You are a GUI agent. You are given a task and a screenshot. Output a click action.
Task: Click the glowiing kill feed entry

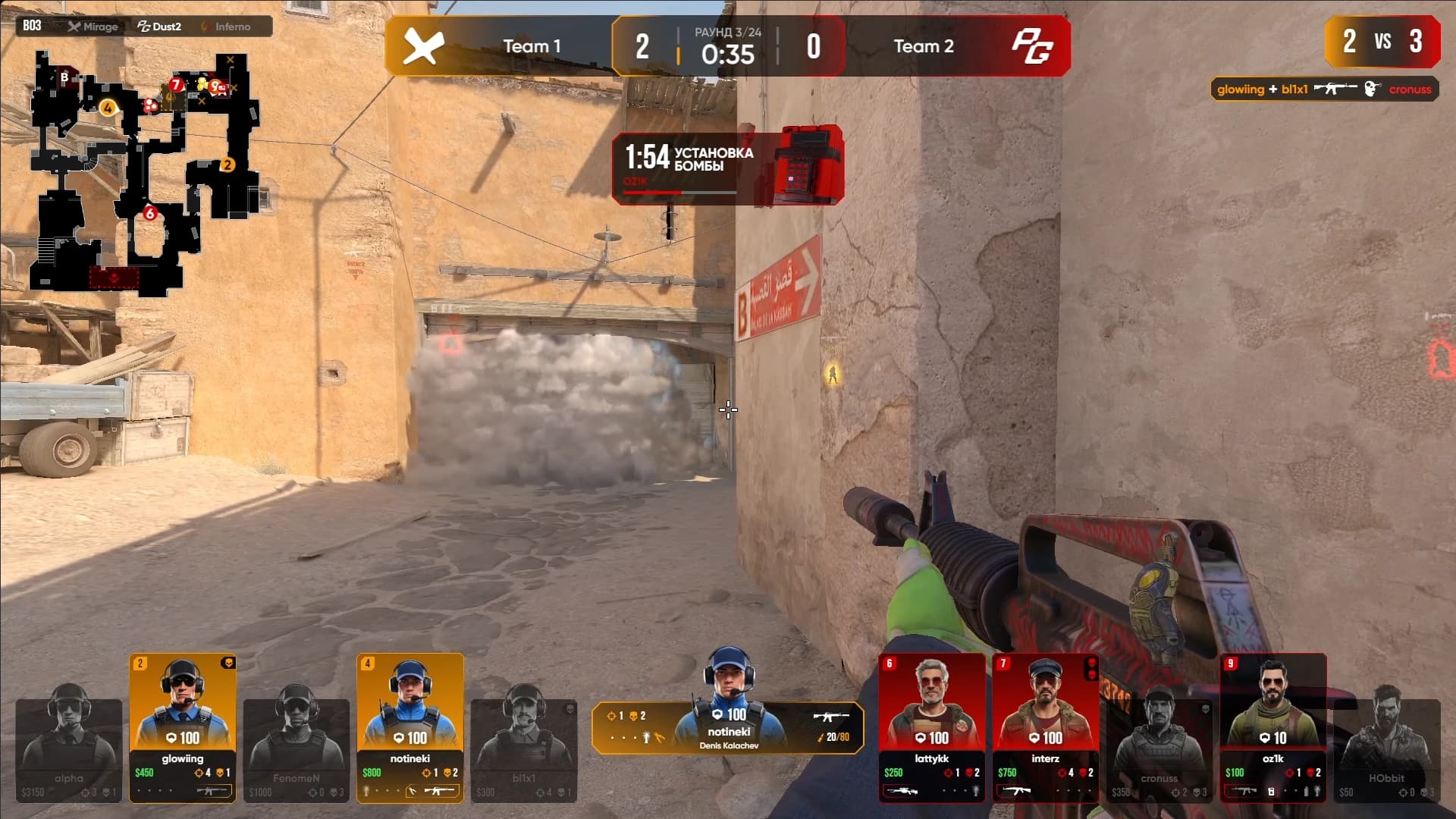click(x=1324, y=89)
